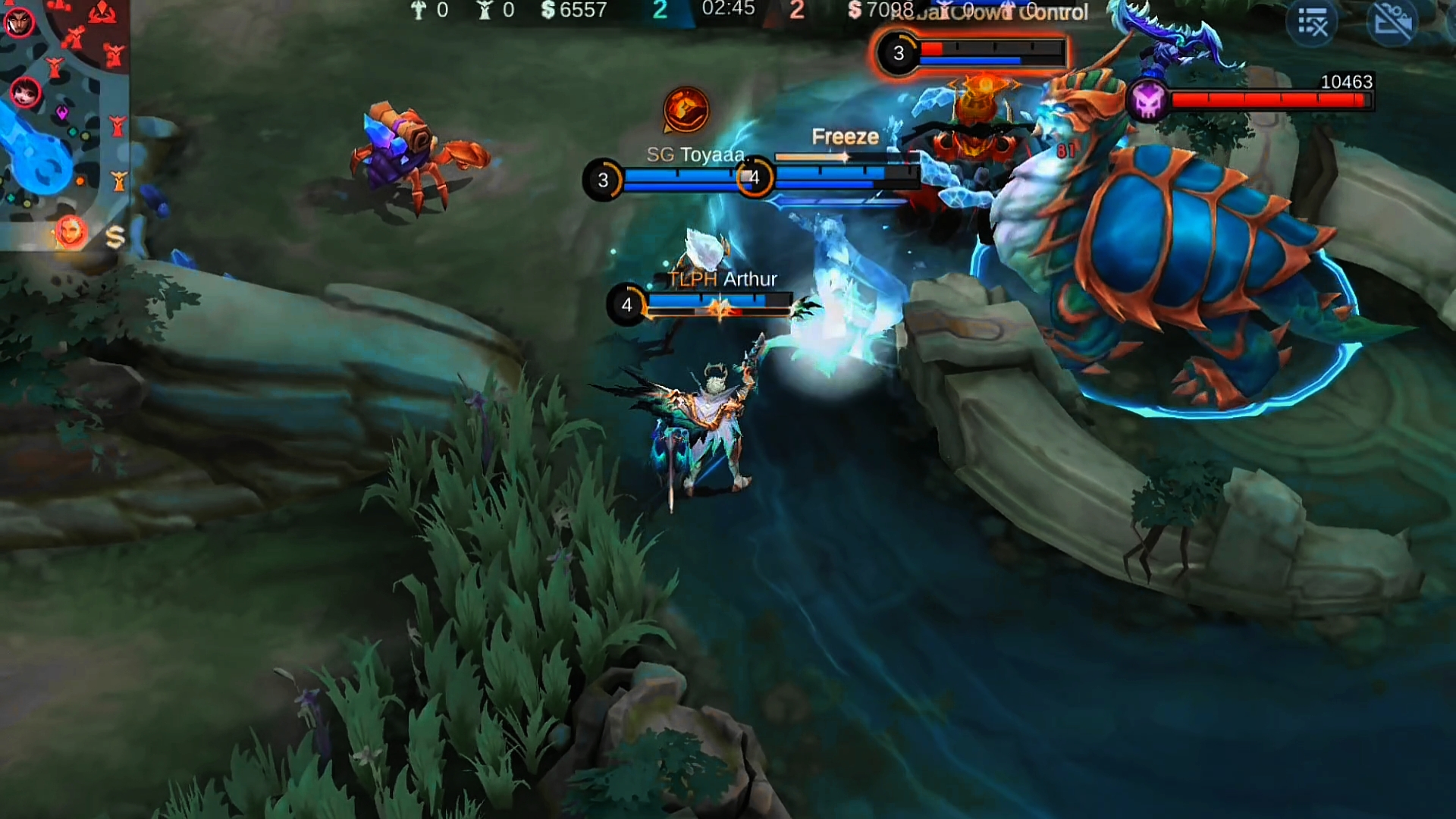Click the purple turtle marker on minimap
This screenshot has width=1456, height=819.
click(62, 113)
